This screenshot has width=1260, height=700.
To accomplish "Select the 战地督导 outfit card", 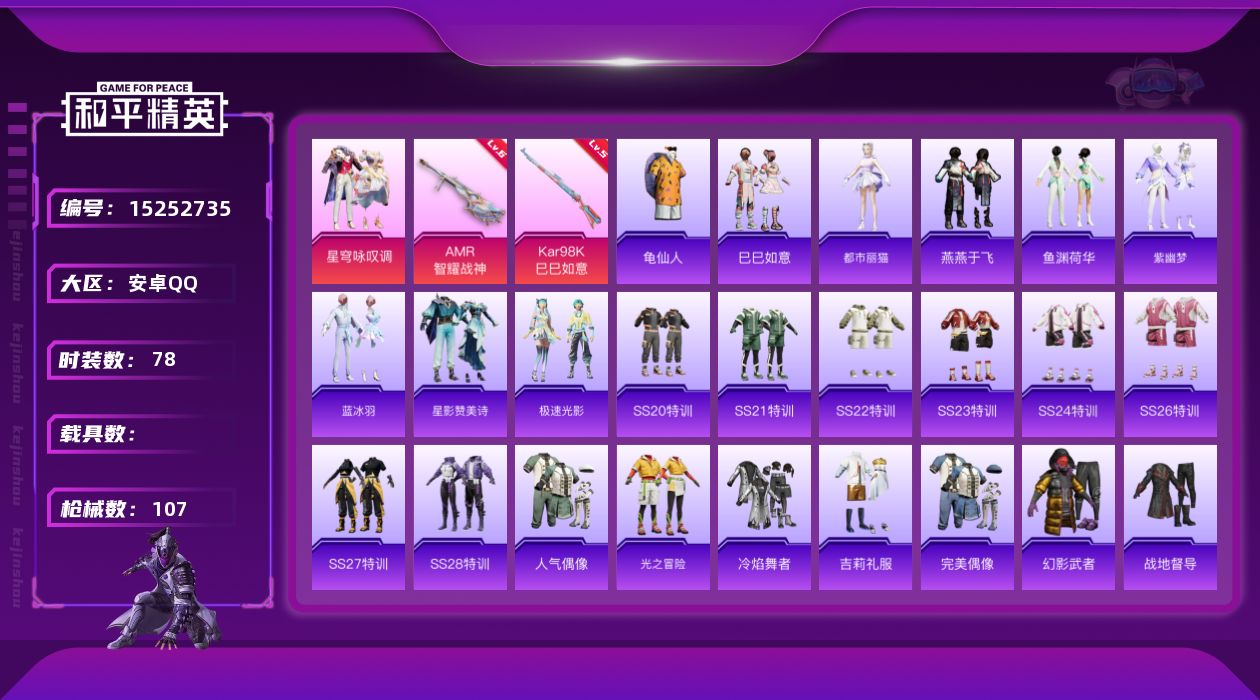I will coord(1170,517).
